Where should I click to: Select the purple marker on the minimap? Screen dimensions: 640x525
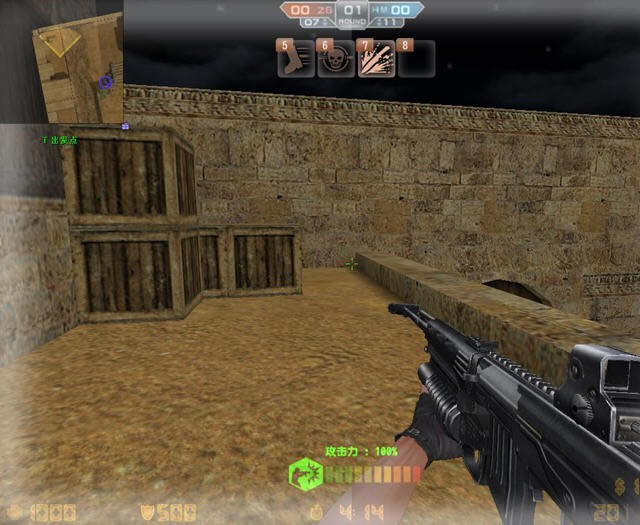(105, 81)
